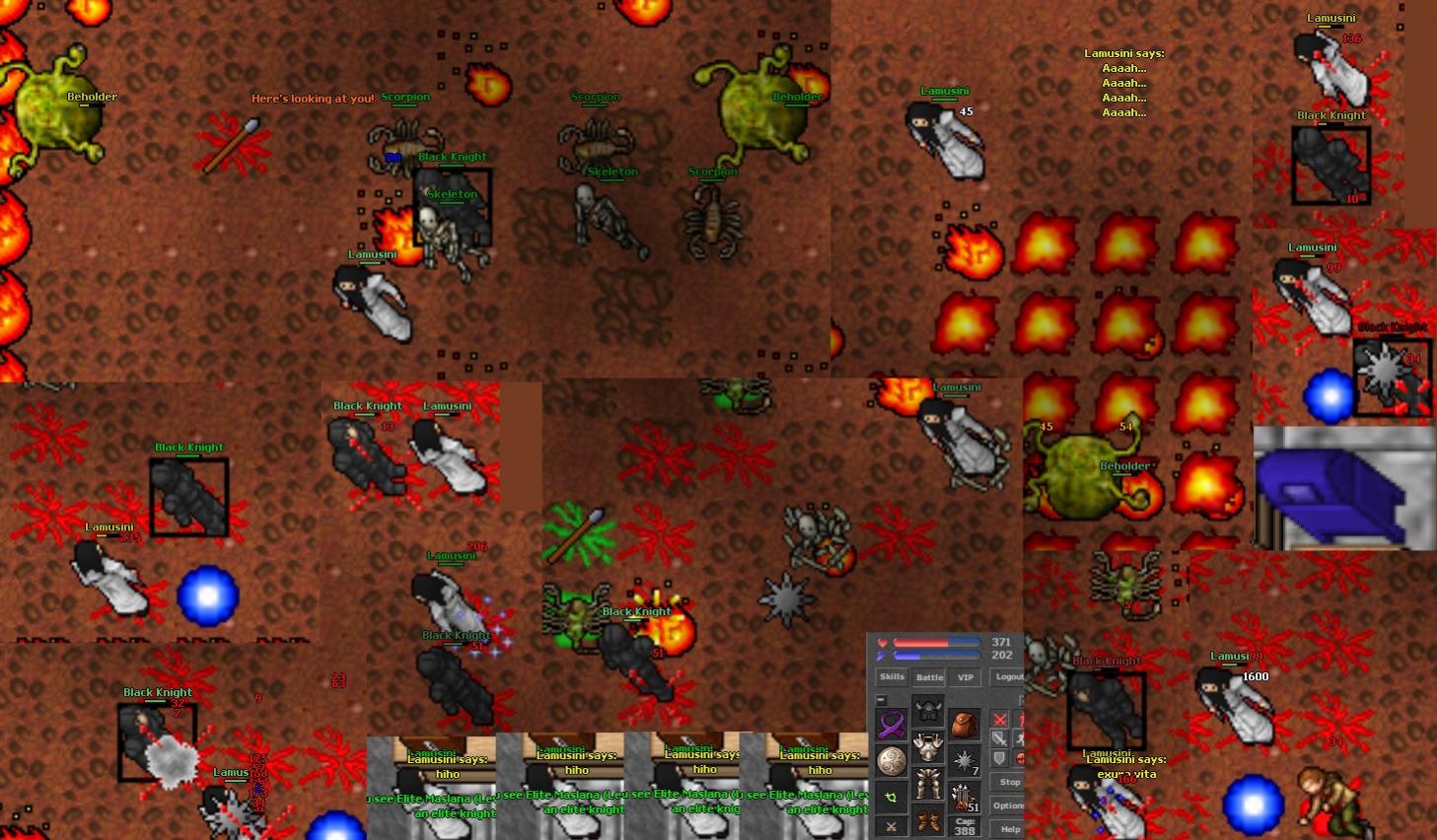Open the Options menu

[x=1009, y=805]
